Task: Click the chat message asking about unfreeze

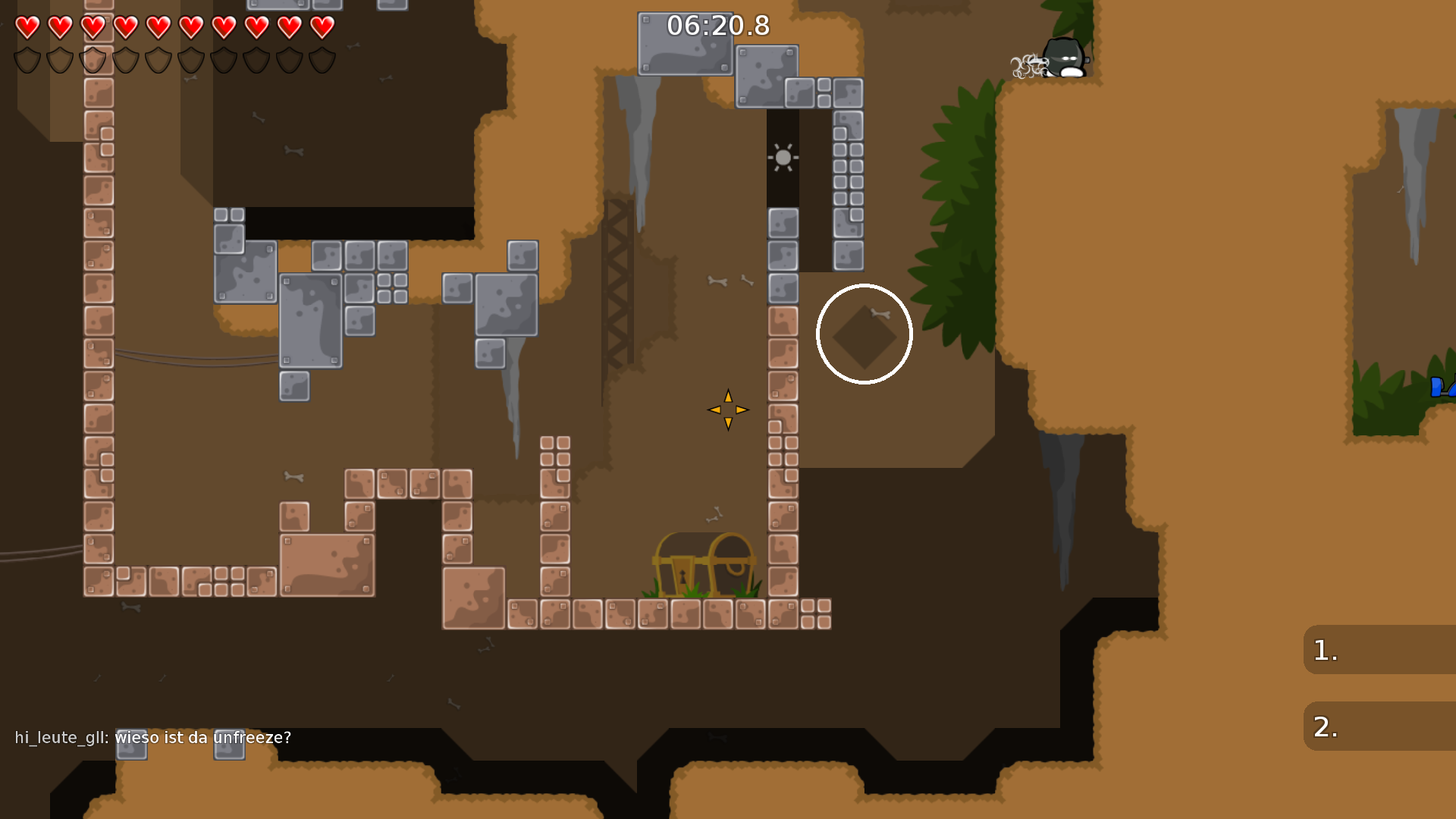Action: pos(203,736)
